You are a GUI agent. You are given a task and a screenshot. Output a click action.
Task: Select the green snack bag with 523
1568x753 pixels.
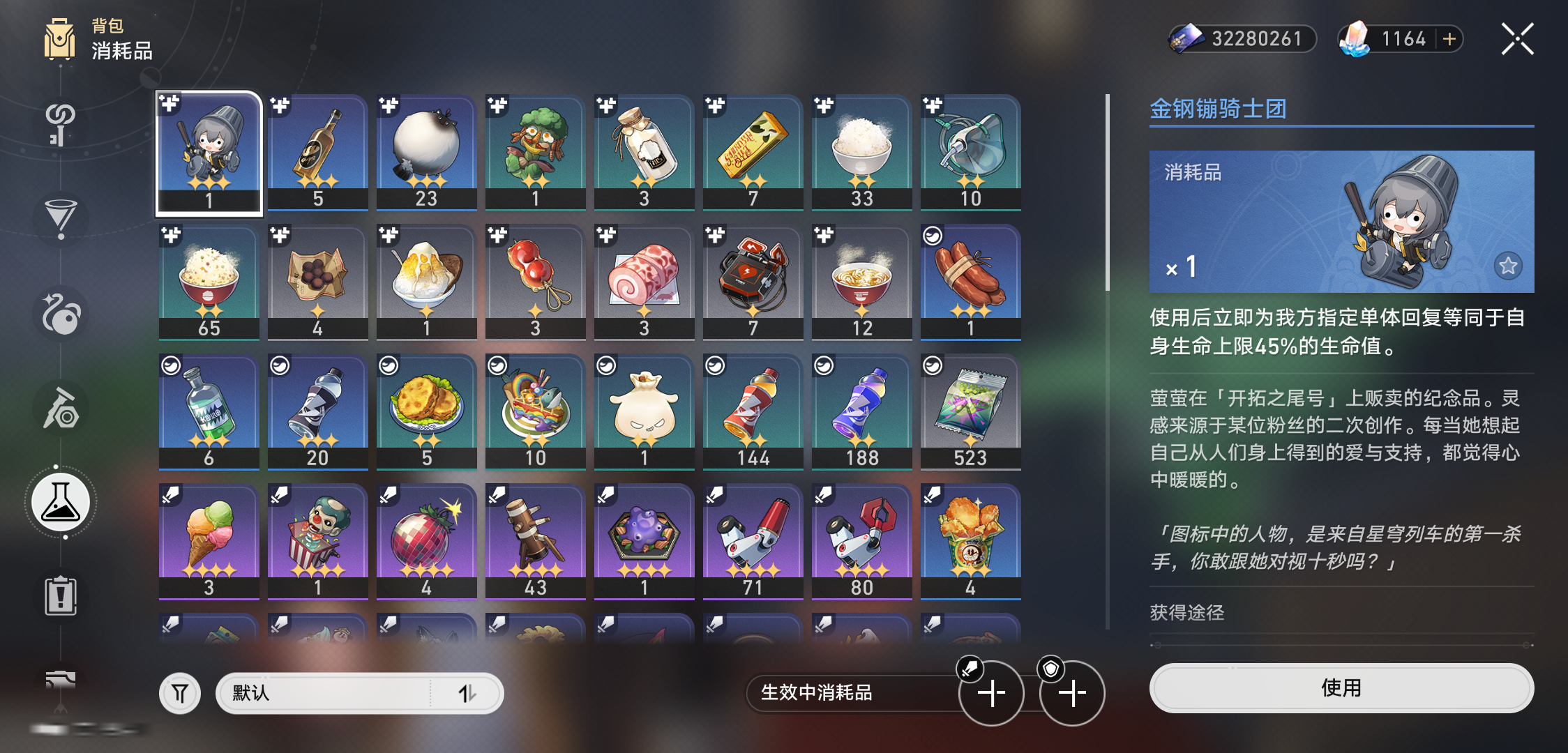(970, 412)
